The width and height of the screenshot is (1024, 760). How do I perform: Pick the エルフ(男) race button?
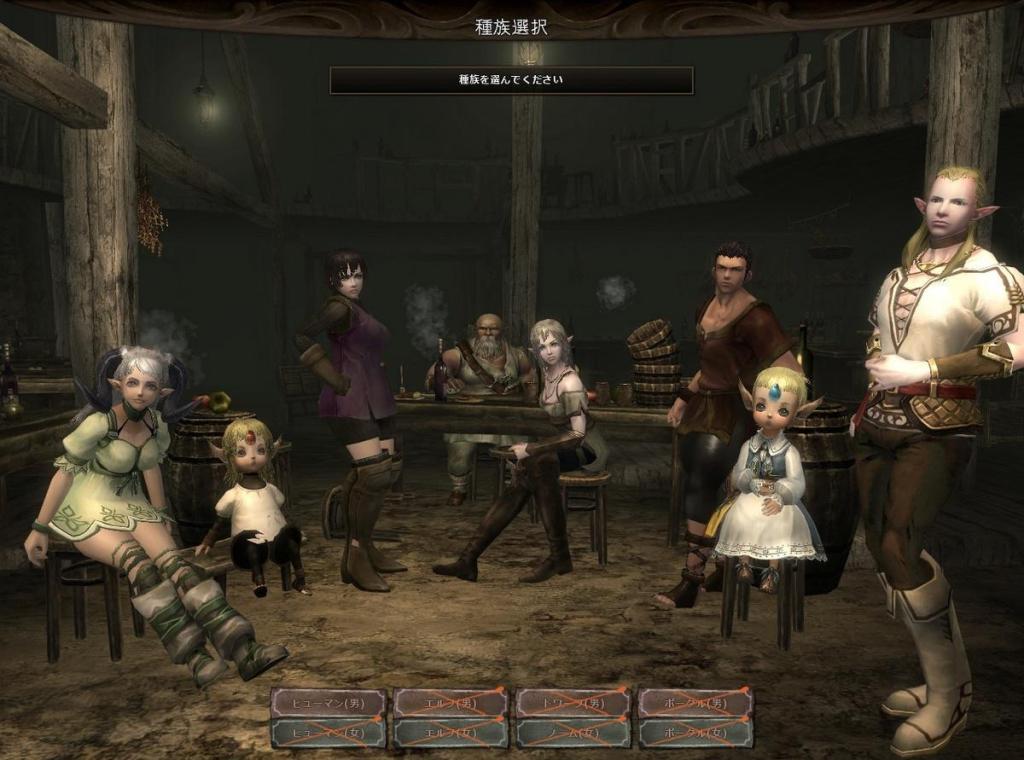click(x=450, y=703)
